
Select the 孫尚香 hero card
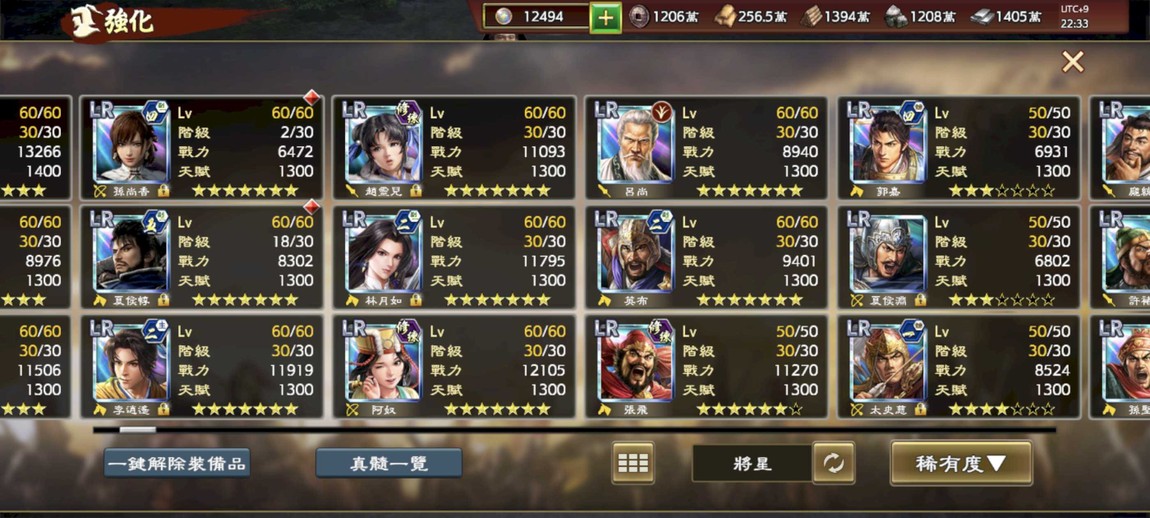pyautogui.click(x=202, y=148)
